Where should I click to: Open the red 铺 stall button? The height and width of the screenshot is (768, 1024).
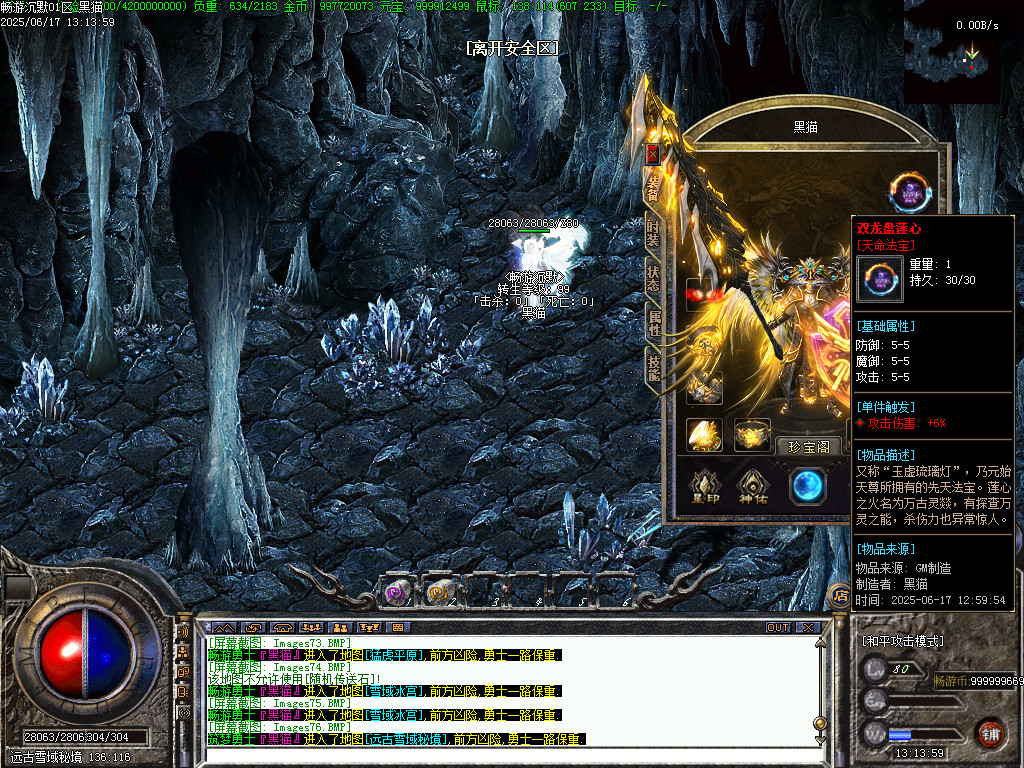pos(990,732)
